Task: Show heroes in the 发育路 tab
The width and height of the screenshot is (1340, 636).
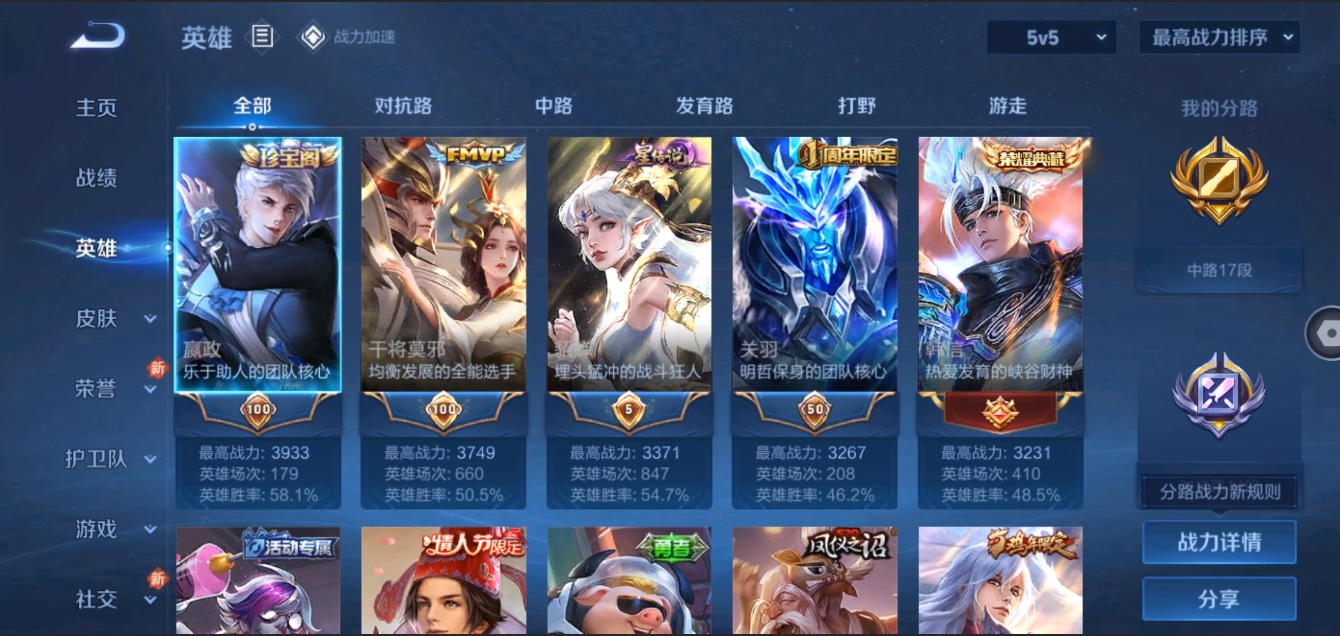Action: 705,106
